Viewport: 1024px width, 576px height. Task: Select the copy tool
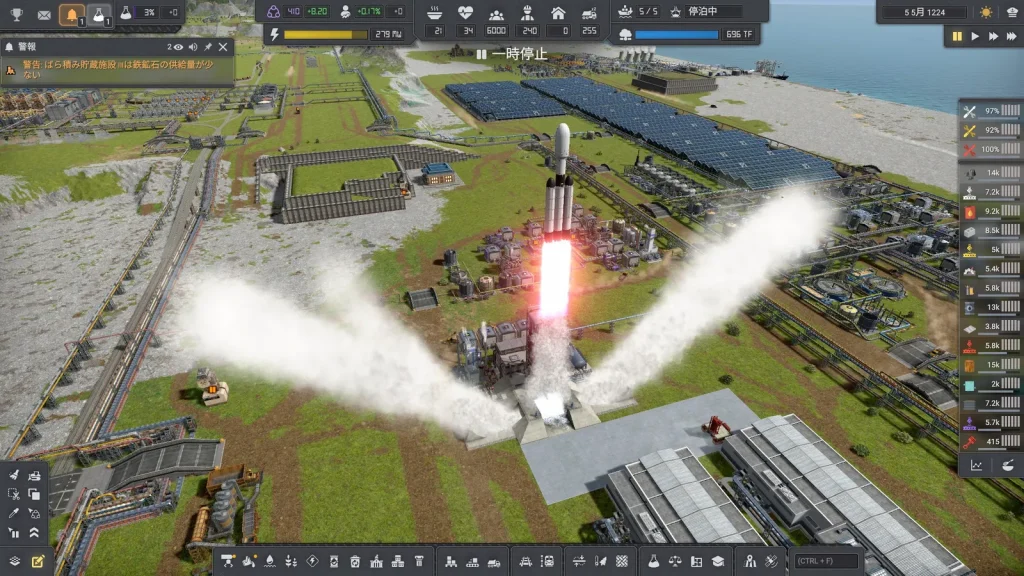pyautogui.click(x=35, y=493)
